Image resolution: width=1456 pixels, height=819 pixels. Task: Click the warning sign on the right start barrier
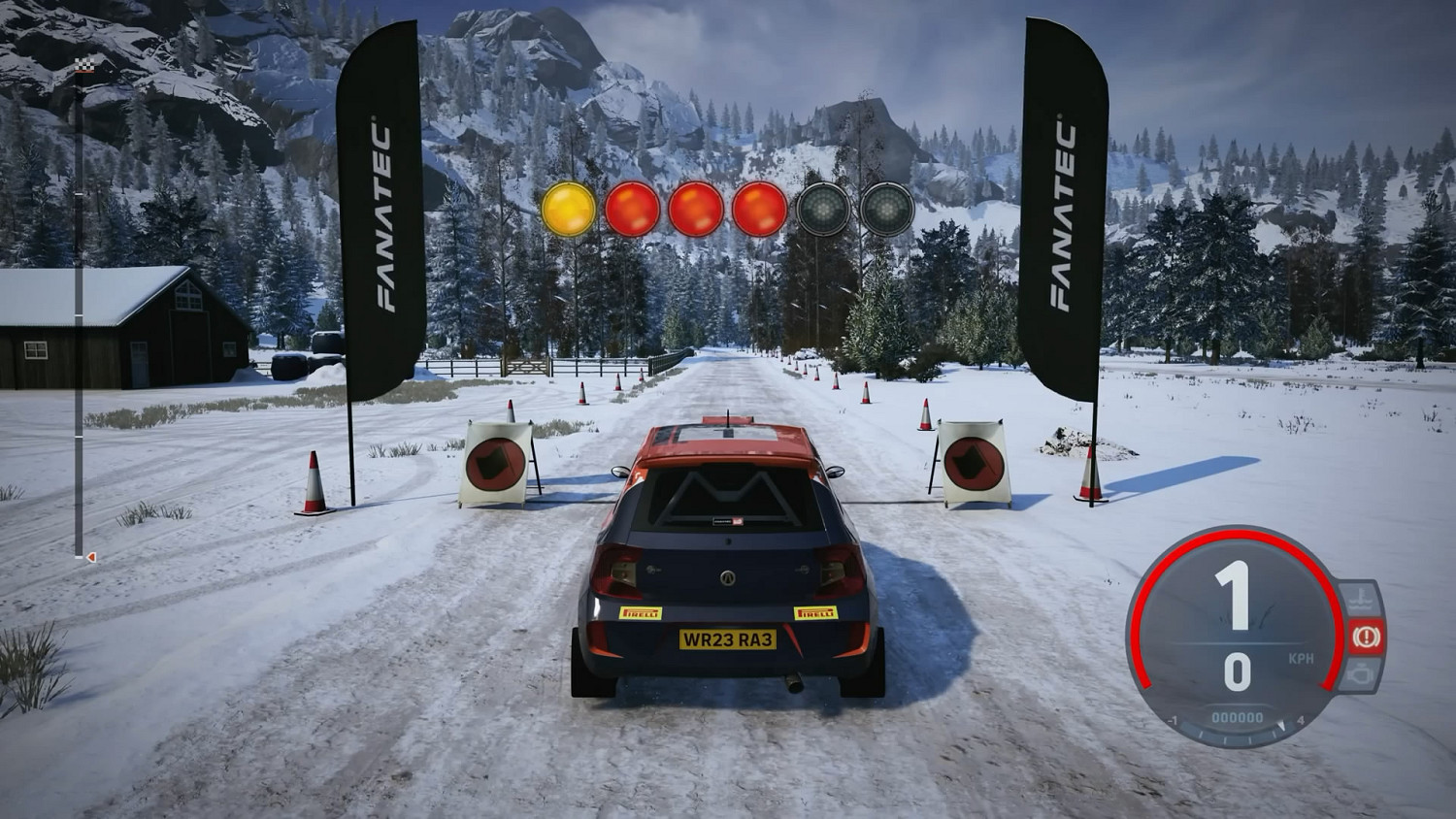coord(974,464)
